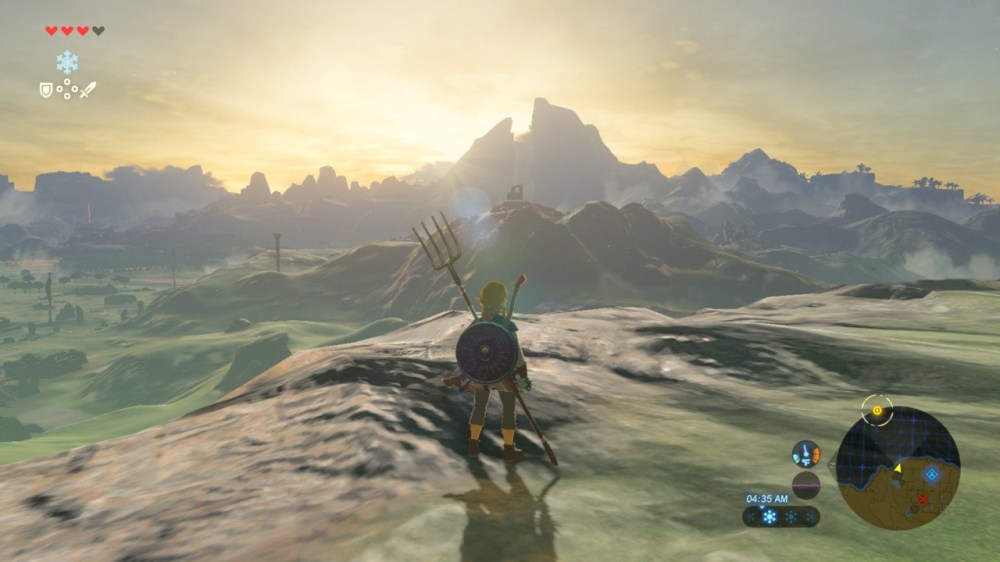The width and height of the screenshot is (1000, 562).
Task: Select the blue shrine icon on minimap
Action: pyautogui.click(x=932, y=474)
